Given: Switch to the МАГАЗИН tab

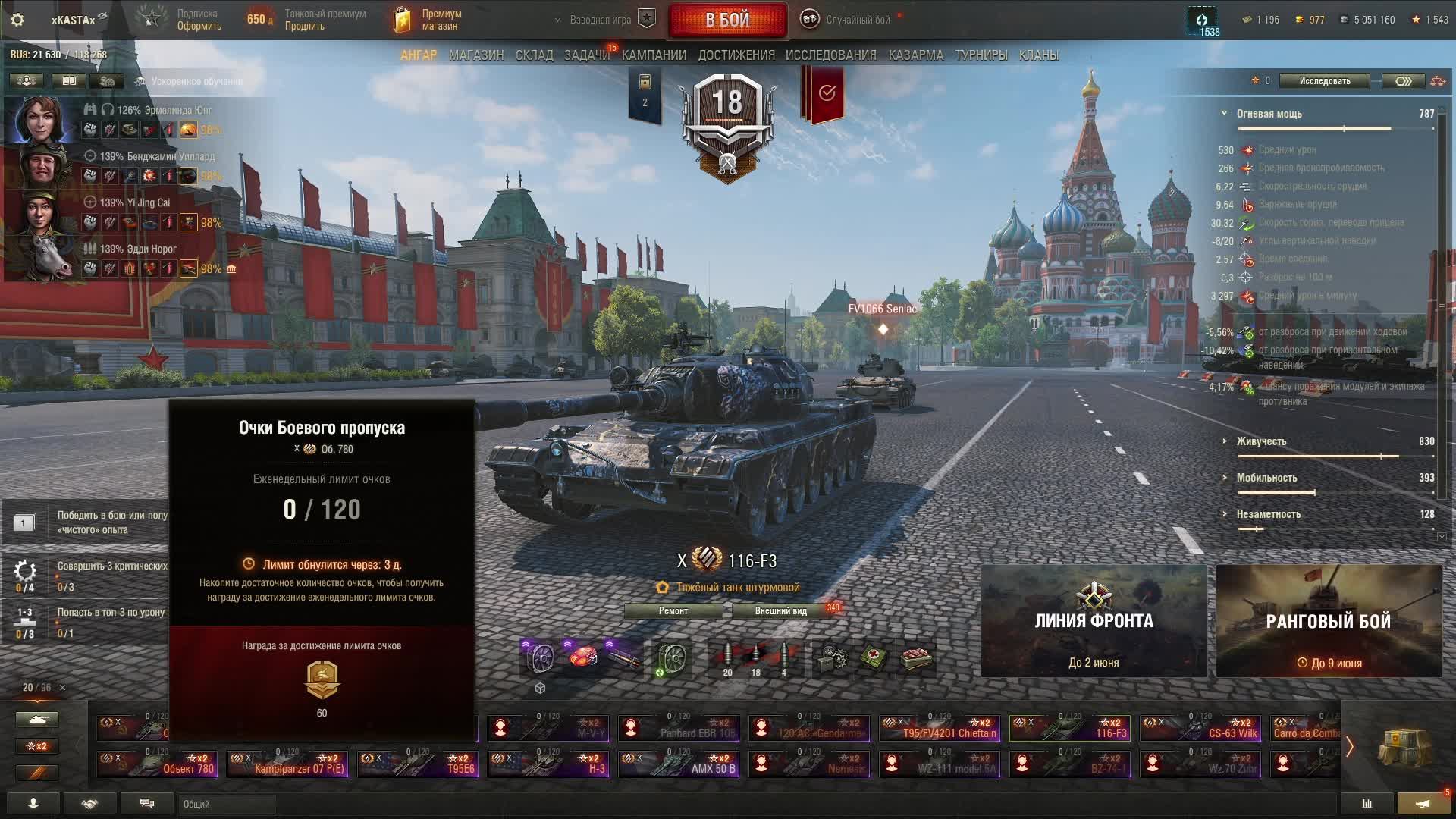Looking at the screenshot, I should (x=476, y=55).
